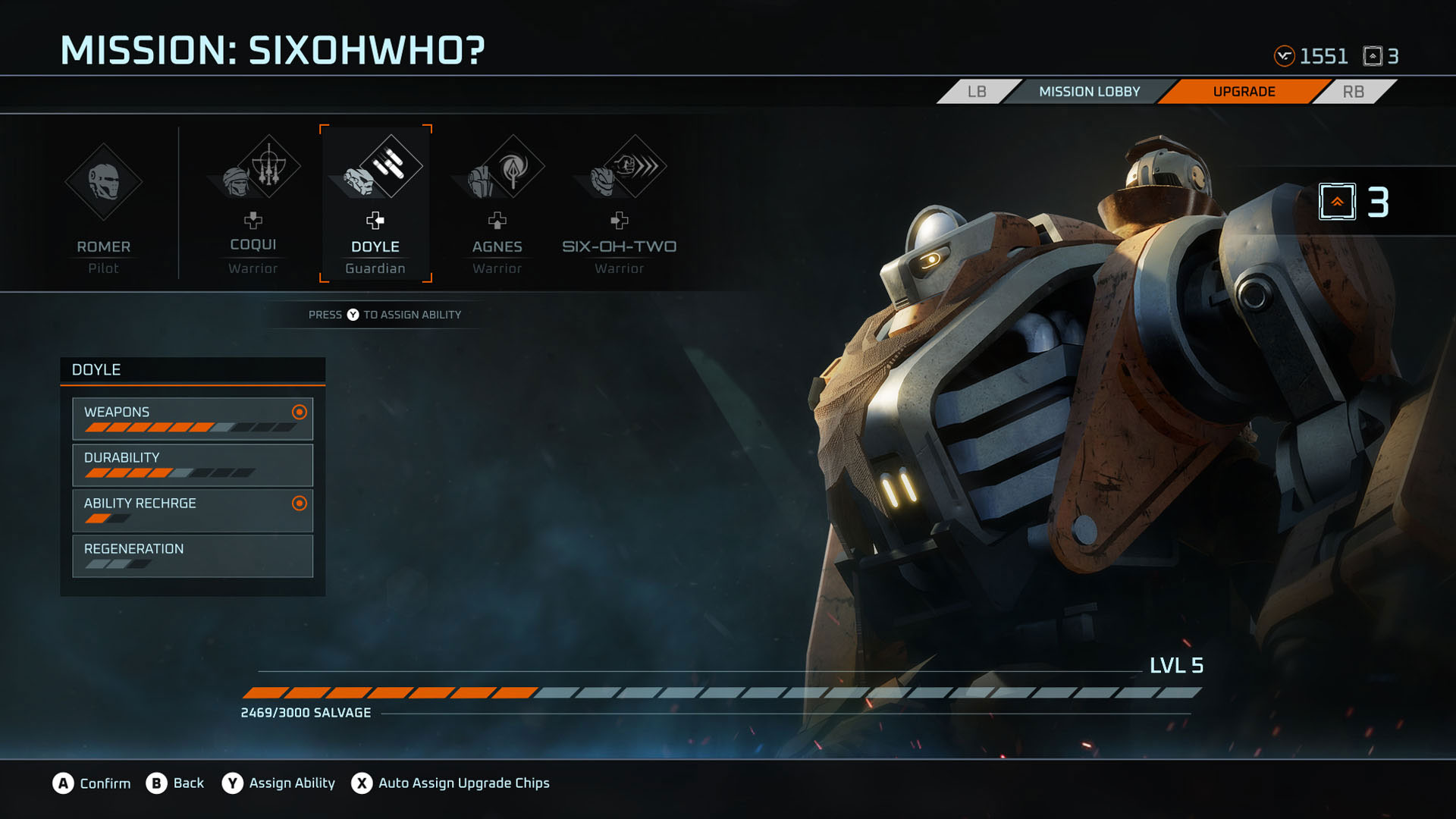Viewport: 1456px width, 819px height.
Task: Open the Regeneration upgrade row
Action: click(193, 555)
